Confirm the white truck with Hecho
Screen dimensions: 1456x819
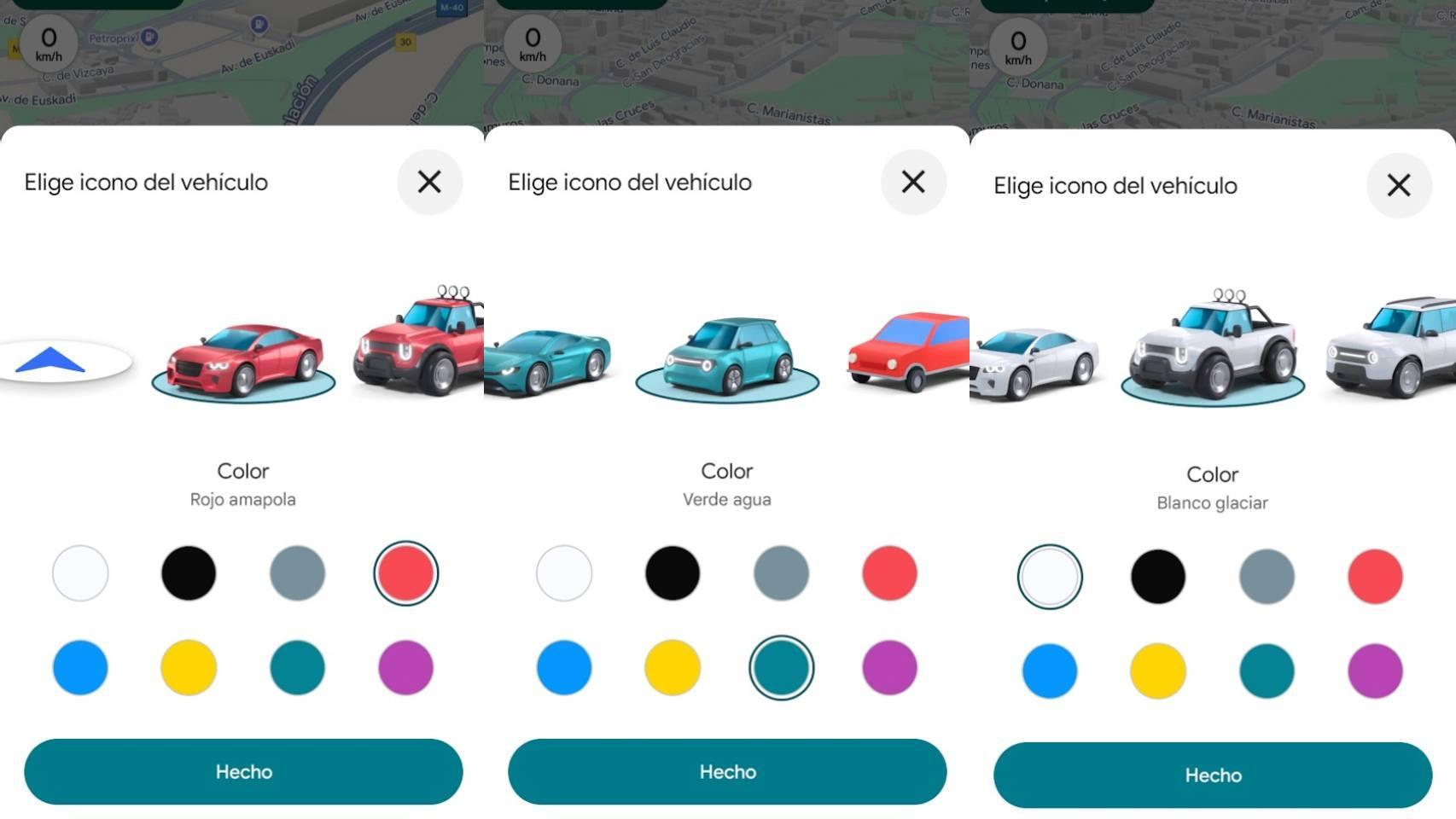1212,775
